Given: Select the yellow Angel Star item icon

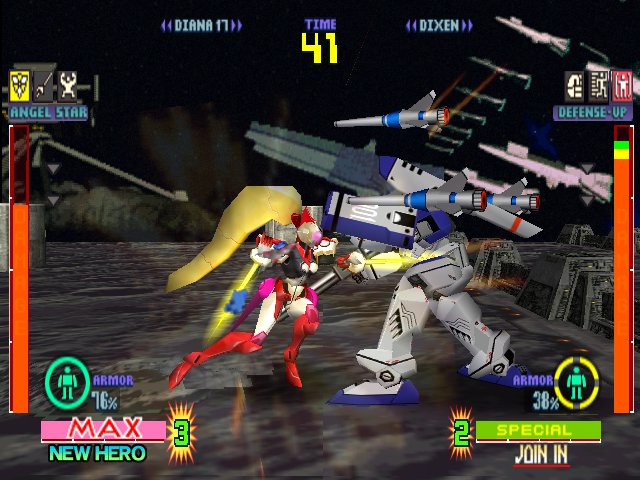Looking at the screenshot, I should point(19,84).
